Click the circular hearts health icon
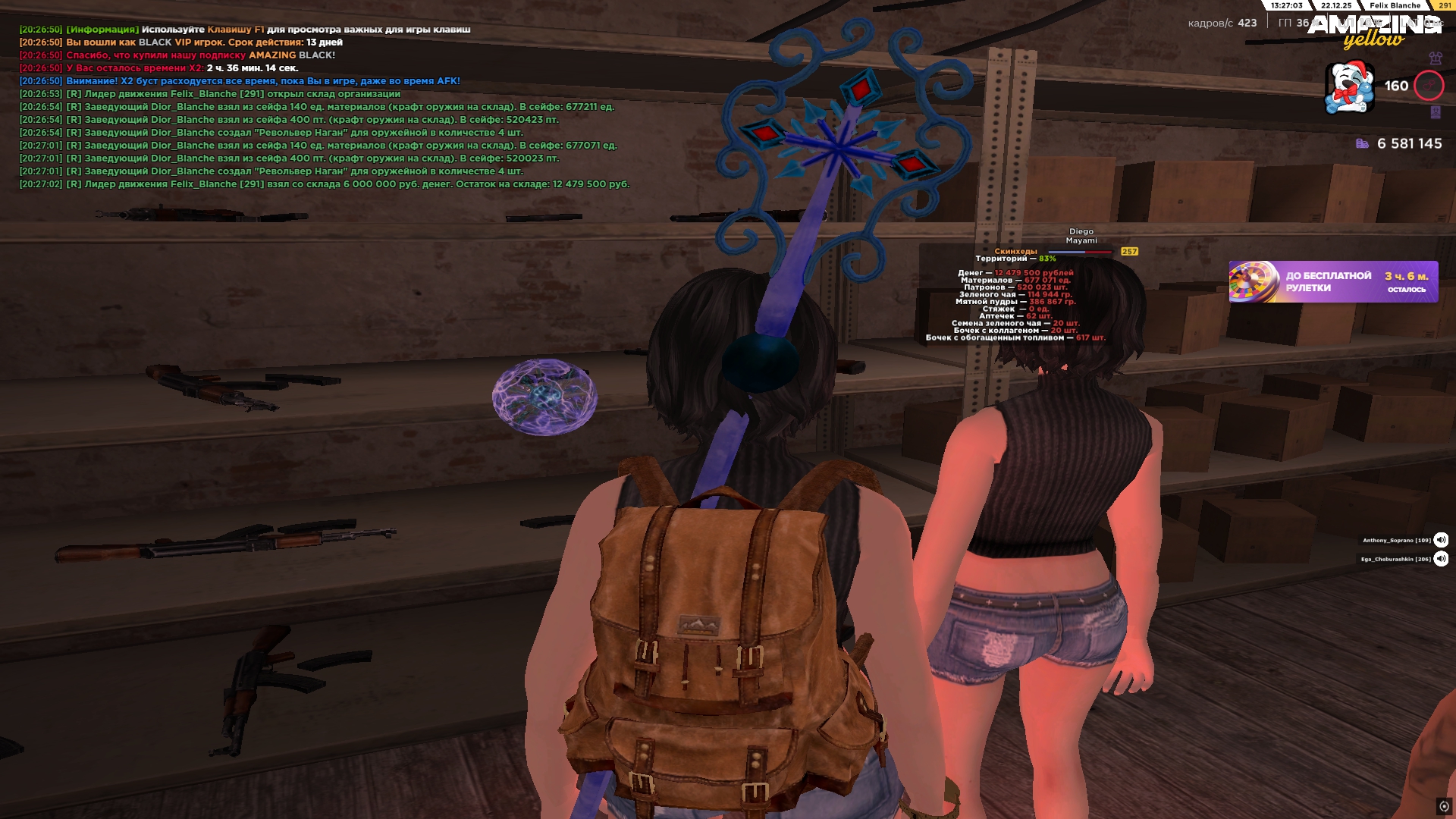 (x=1429, y=86)
